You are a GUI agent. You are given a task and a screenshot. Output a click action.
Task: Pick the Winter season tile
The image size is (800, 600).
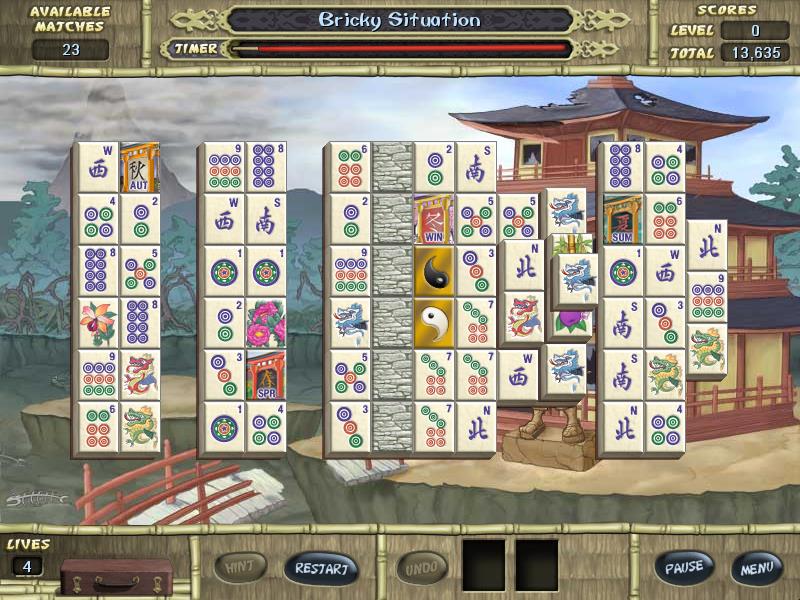[434, 219]
